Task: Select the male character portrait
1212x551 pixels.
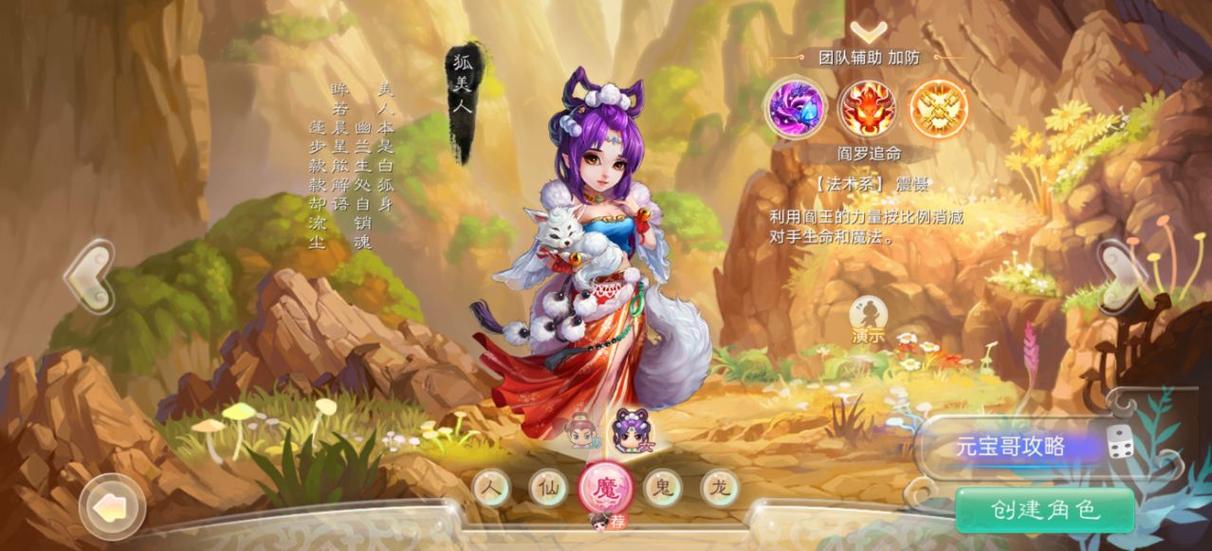Action: [x=580, y=432]
